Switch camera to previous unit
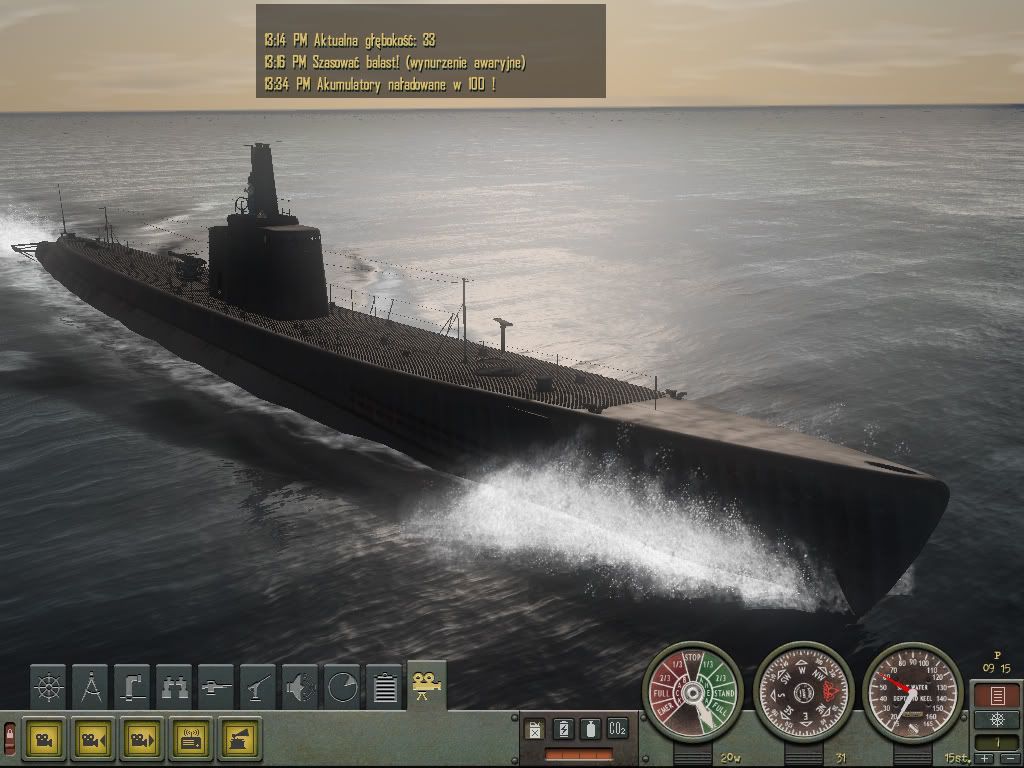This screenshot has width=1024, height=768. 92,739
